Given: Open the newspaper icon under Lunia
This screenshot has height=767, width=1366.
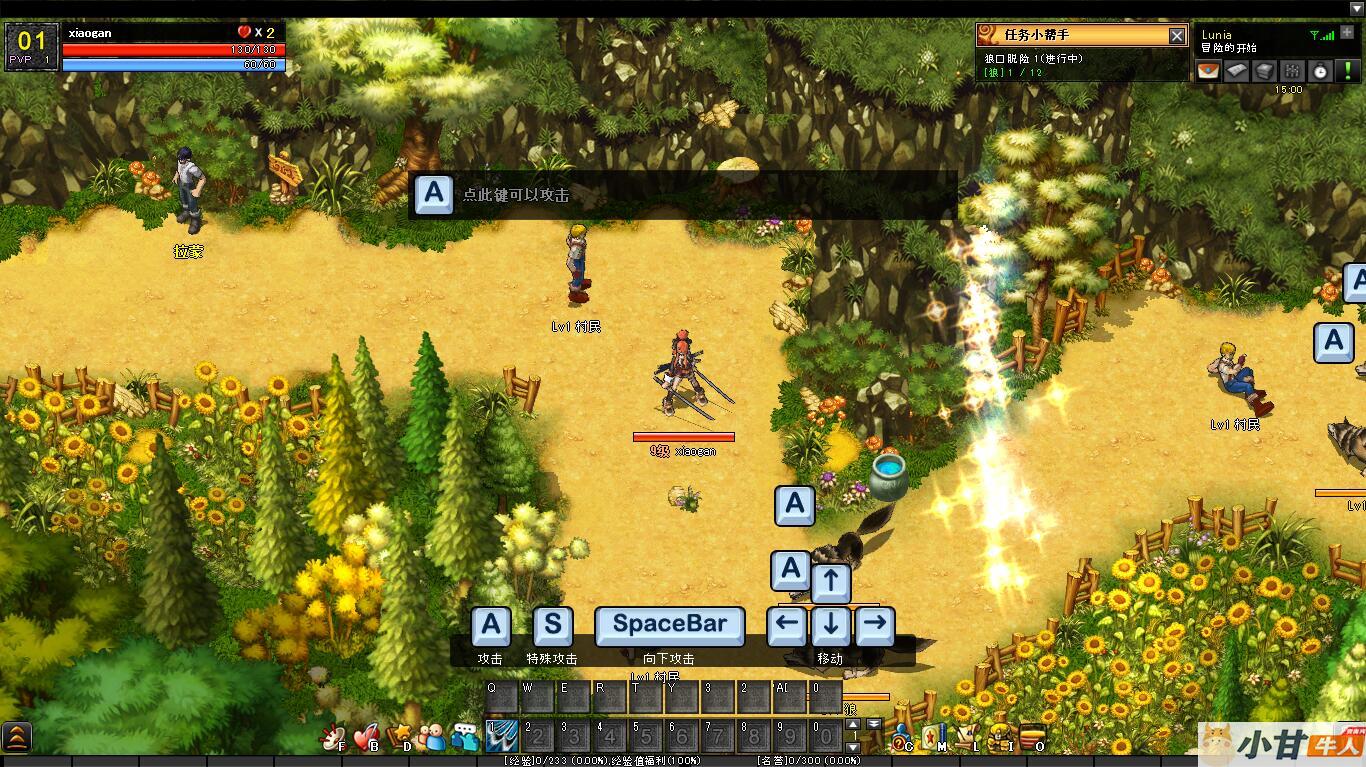Looking at the screenshot, I should click(x=1237, y=70).
